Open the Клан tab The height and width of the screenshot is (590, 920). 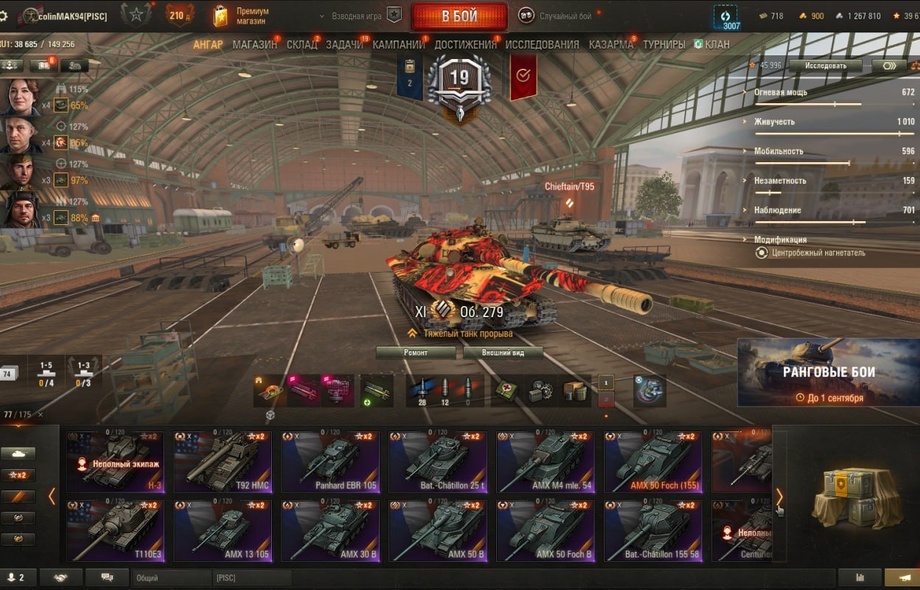[x=716, y=45]
